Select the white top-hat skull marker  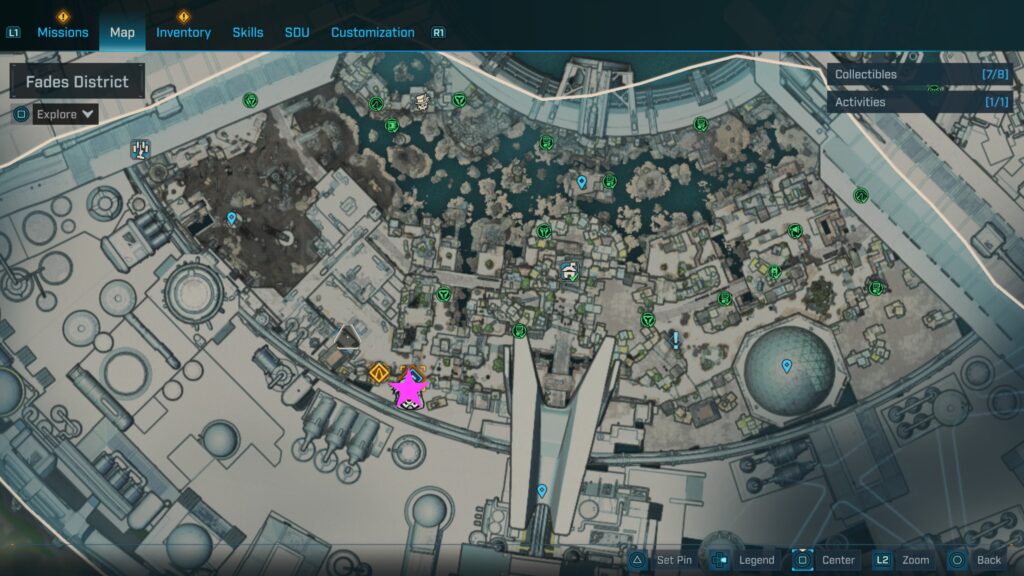click(x=422, y=101)
